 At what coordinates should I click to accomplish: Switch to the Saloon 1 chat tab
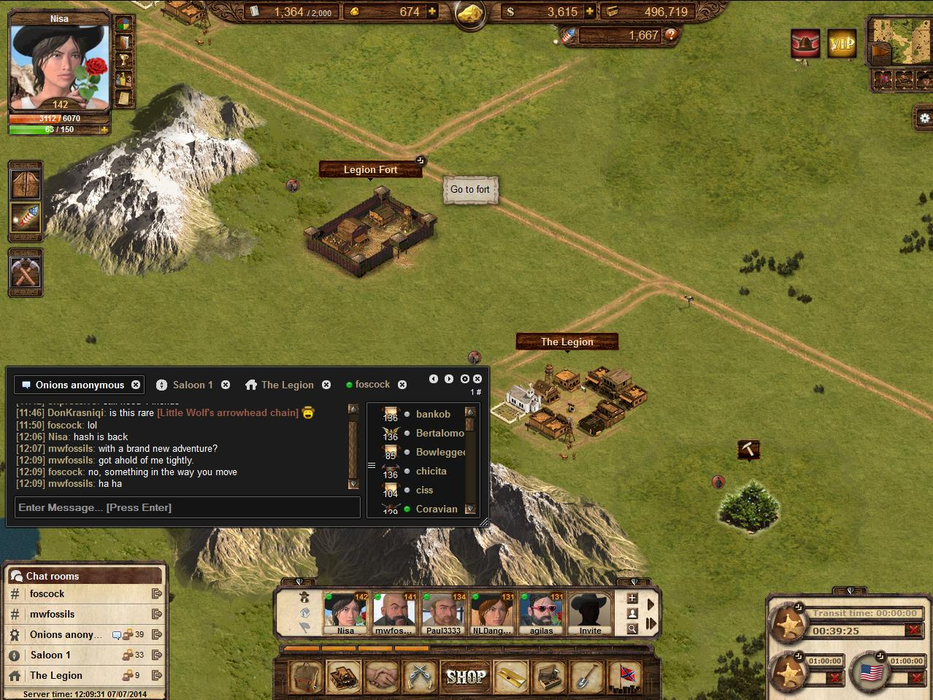click(x=191, y=385)
